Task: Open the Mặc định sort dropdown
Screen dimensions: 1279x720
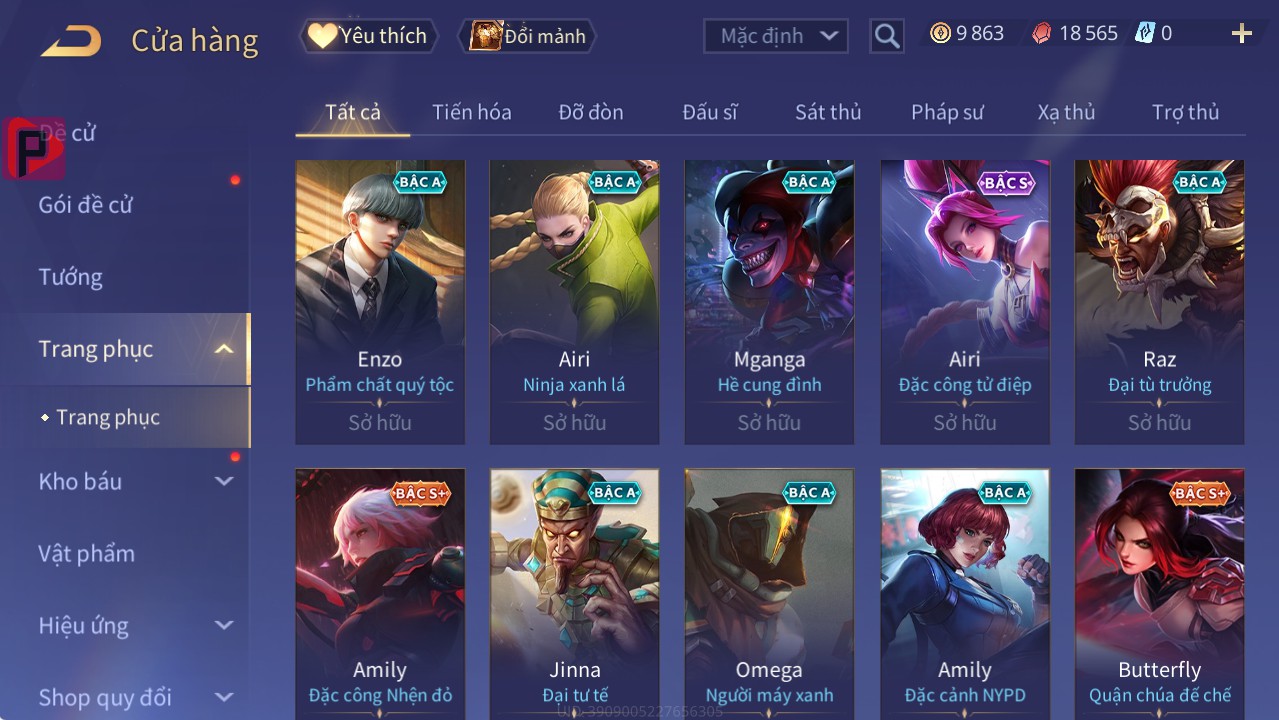Action: (776, 36)
